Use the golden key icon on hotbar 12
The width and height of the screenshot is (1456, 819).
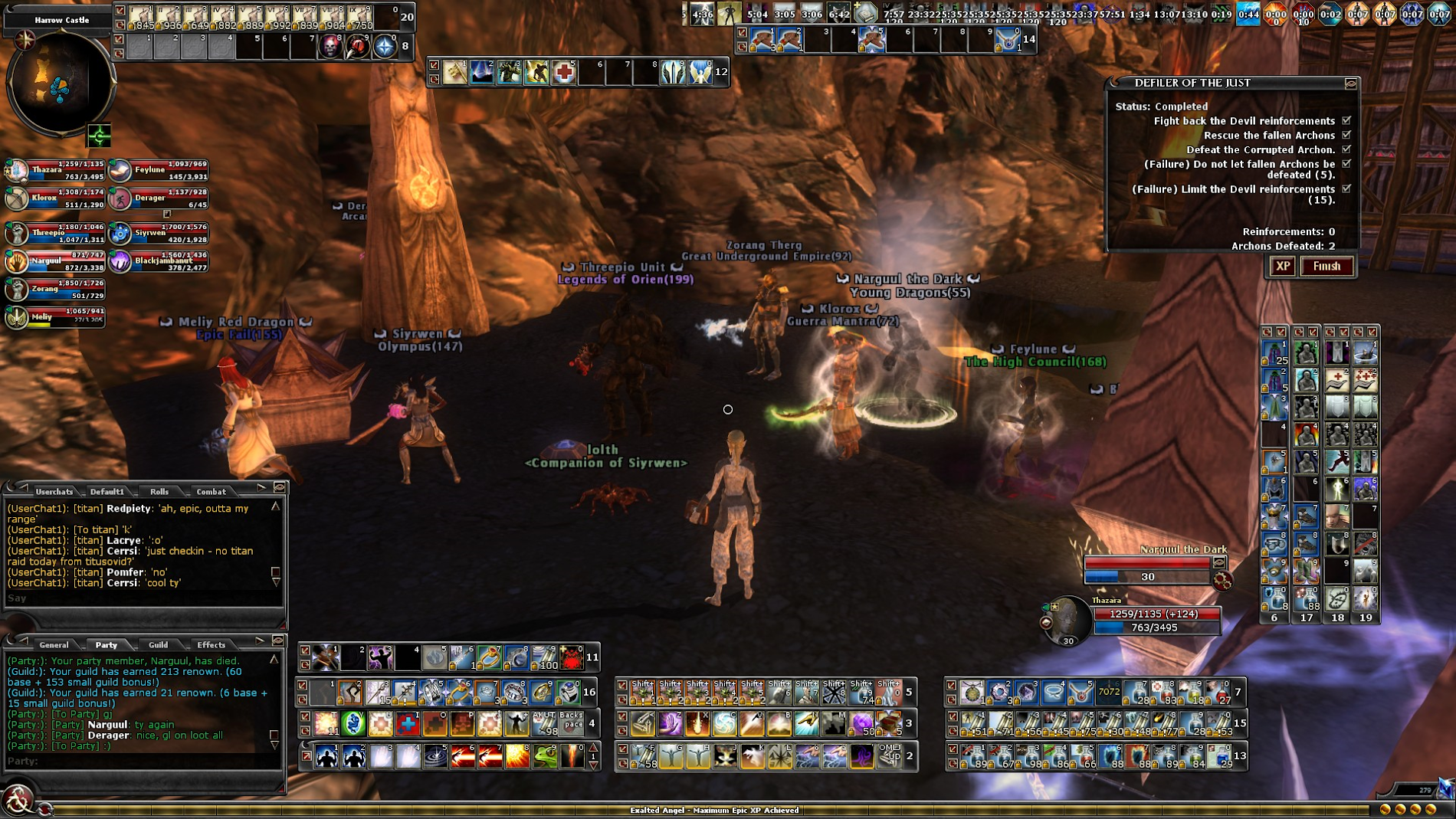[454, 72]
